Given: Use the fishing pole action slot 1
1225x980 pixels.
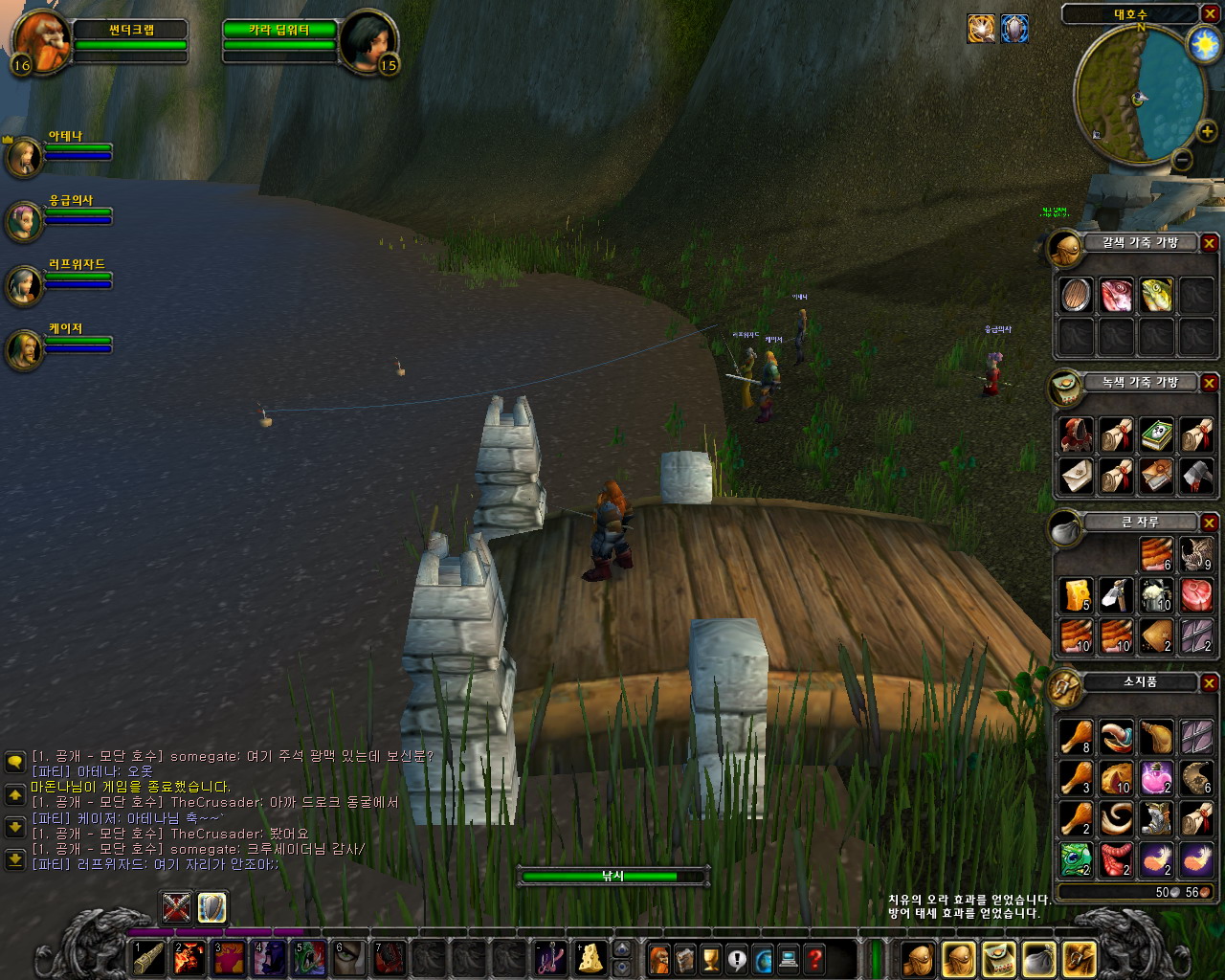Looking at the screenshot, I should (147, 958).
